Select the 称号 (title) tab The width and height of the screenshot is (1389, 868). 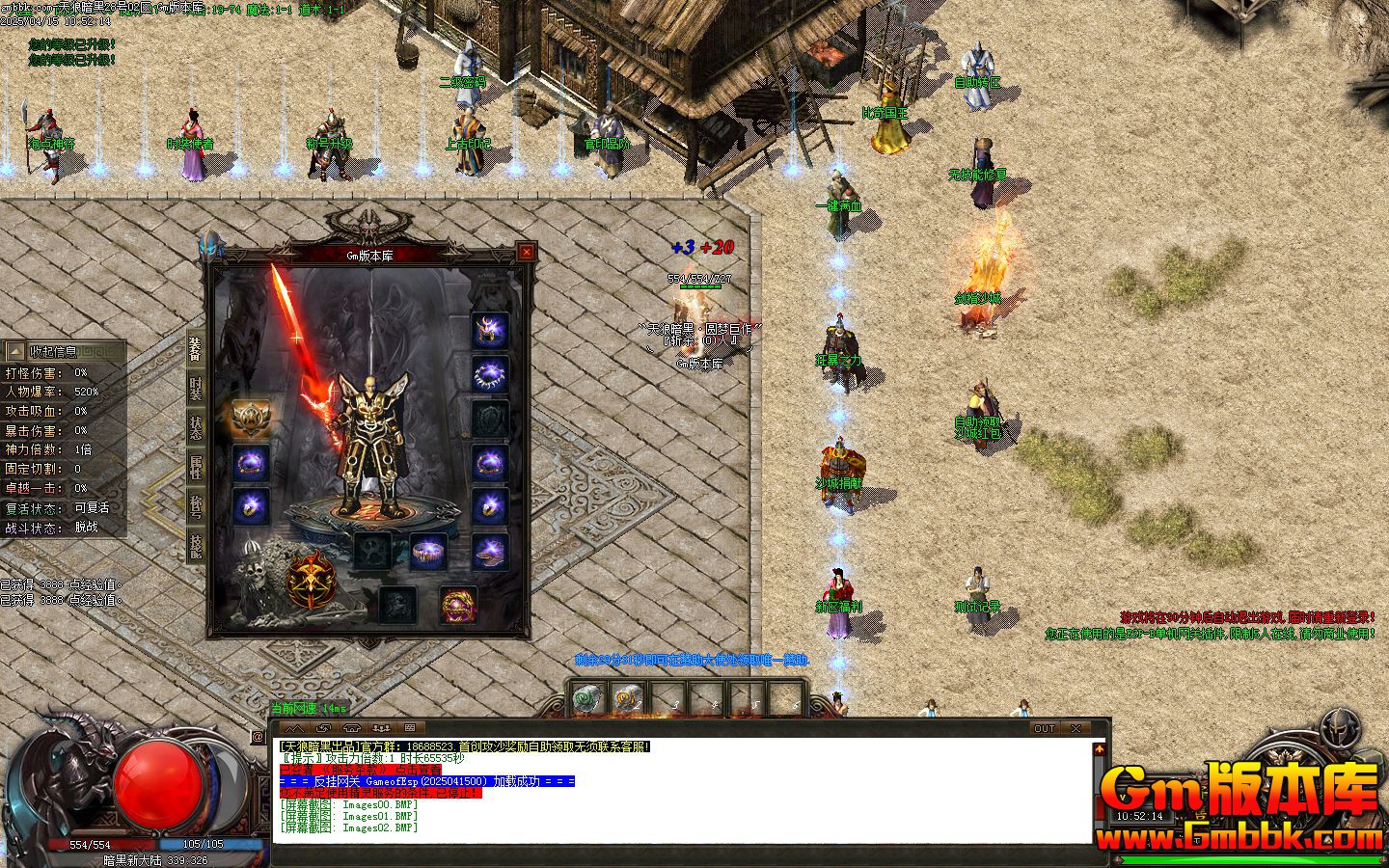[195, 506]
